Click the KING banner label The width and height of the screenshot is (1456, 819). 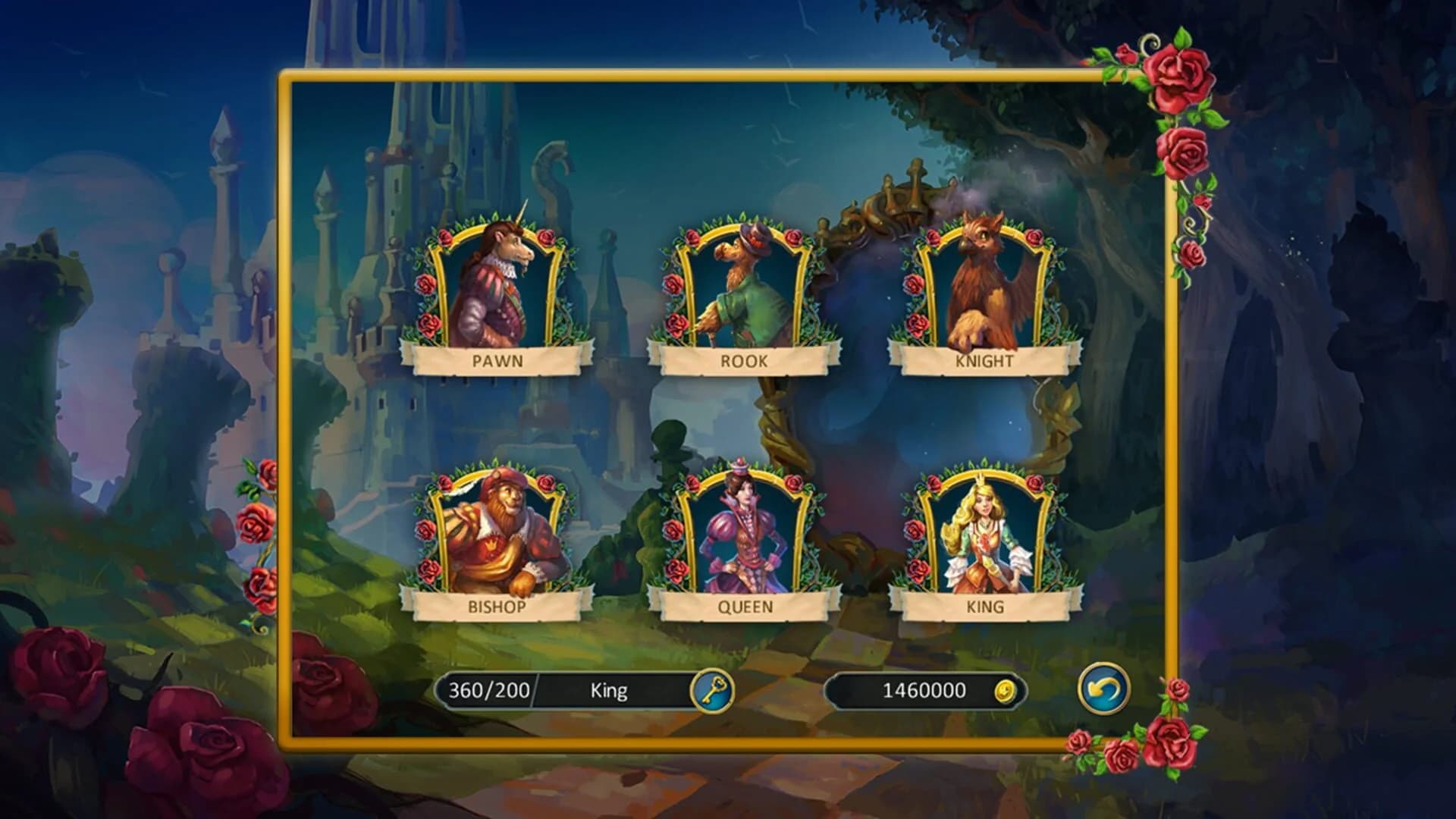point(982,607)
